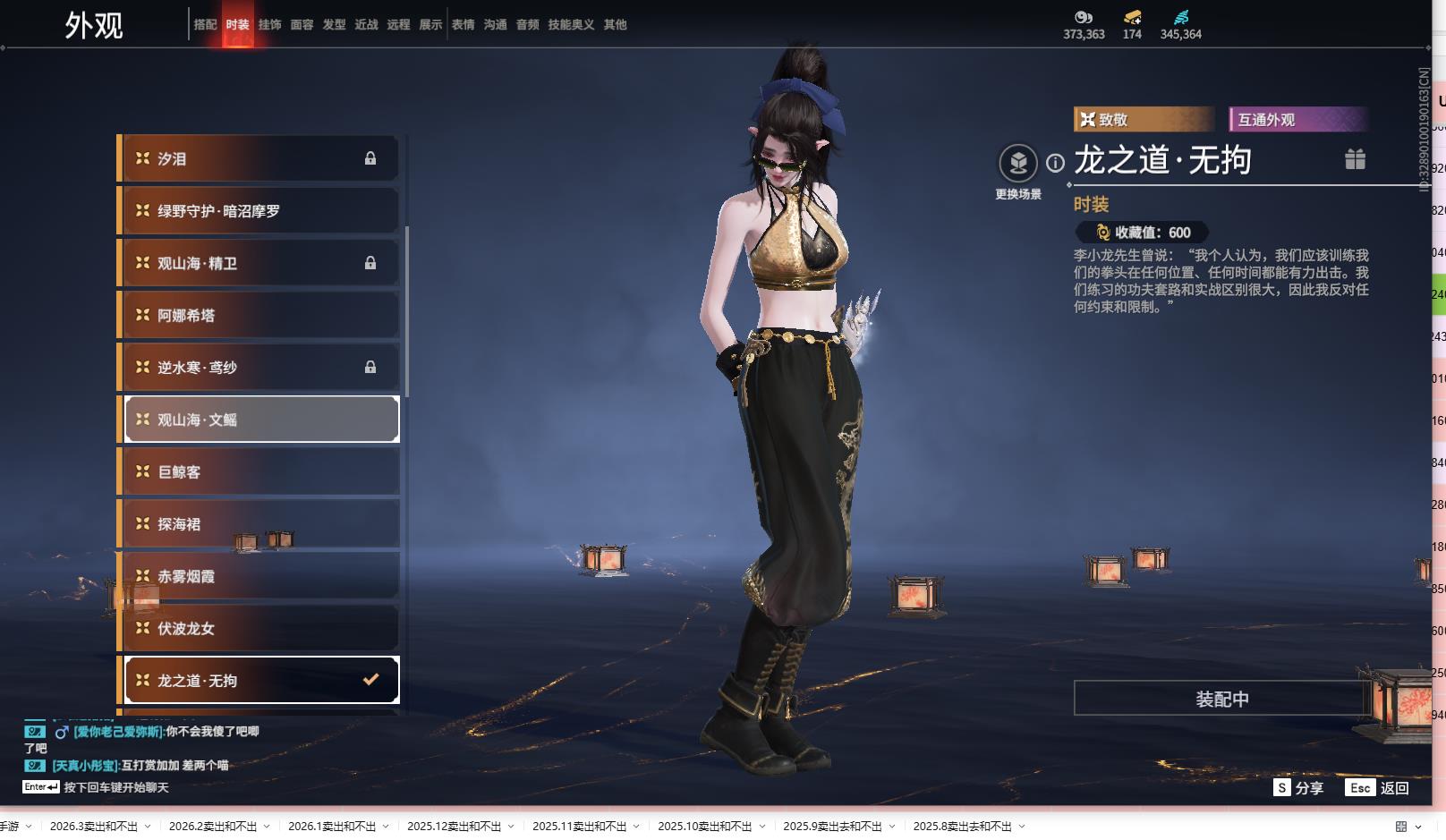The image size is (1446, 840).
Task: Switch to the 面容 tab
Action: pos(302,25)
